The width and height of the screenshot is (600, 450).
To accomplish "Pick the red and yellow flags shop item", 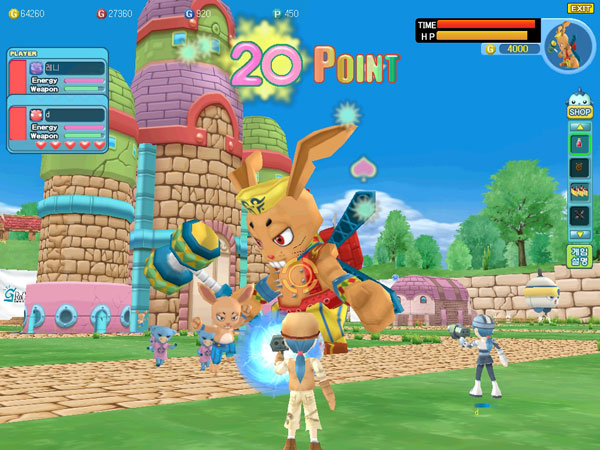I will click(580, 191).
